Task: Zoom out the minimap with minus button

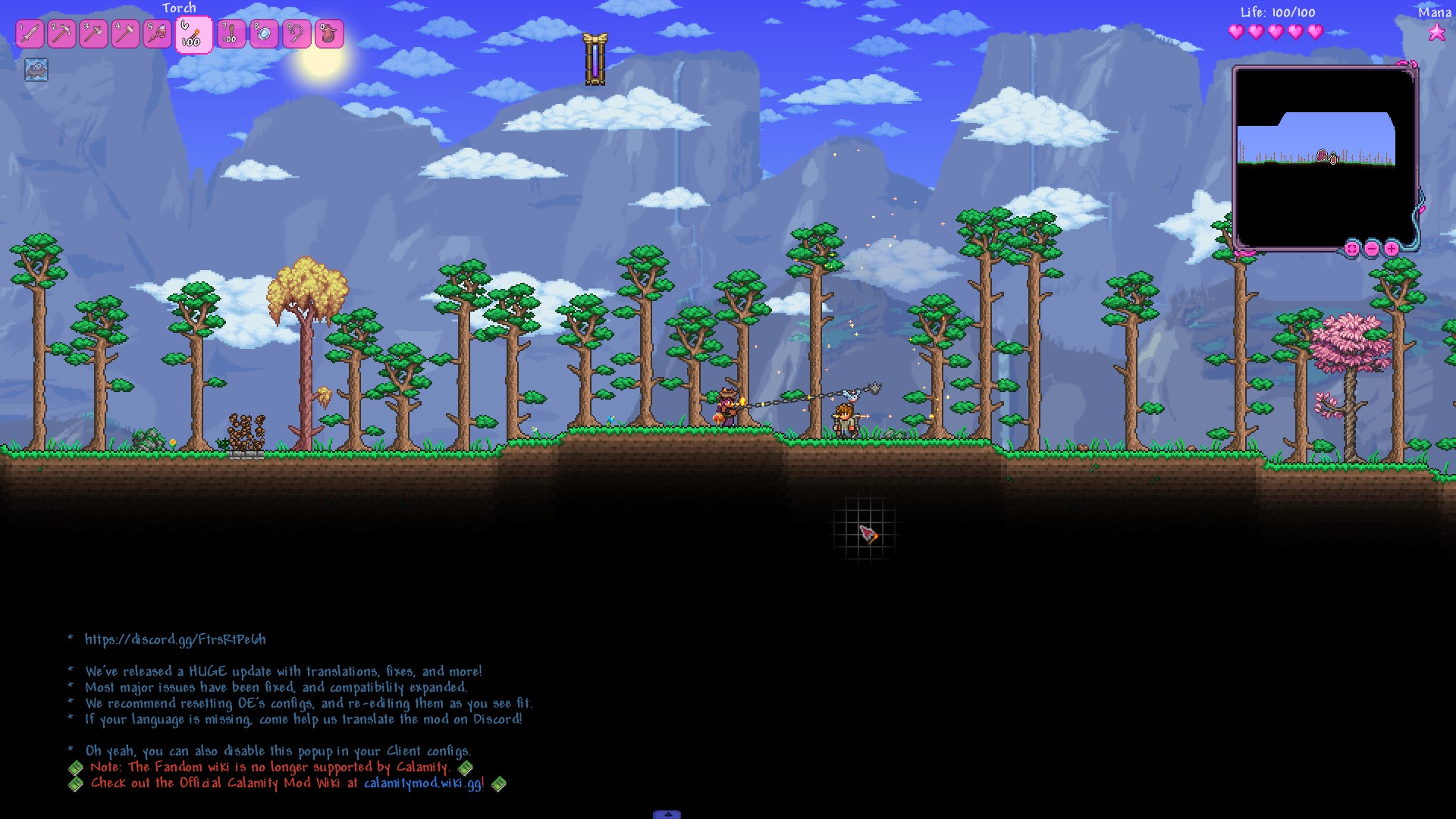Action: (x=1372, y=248)
